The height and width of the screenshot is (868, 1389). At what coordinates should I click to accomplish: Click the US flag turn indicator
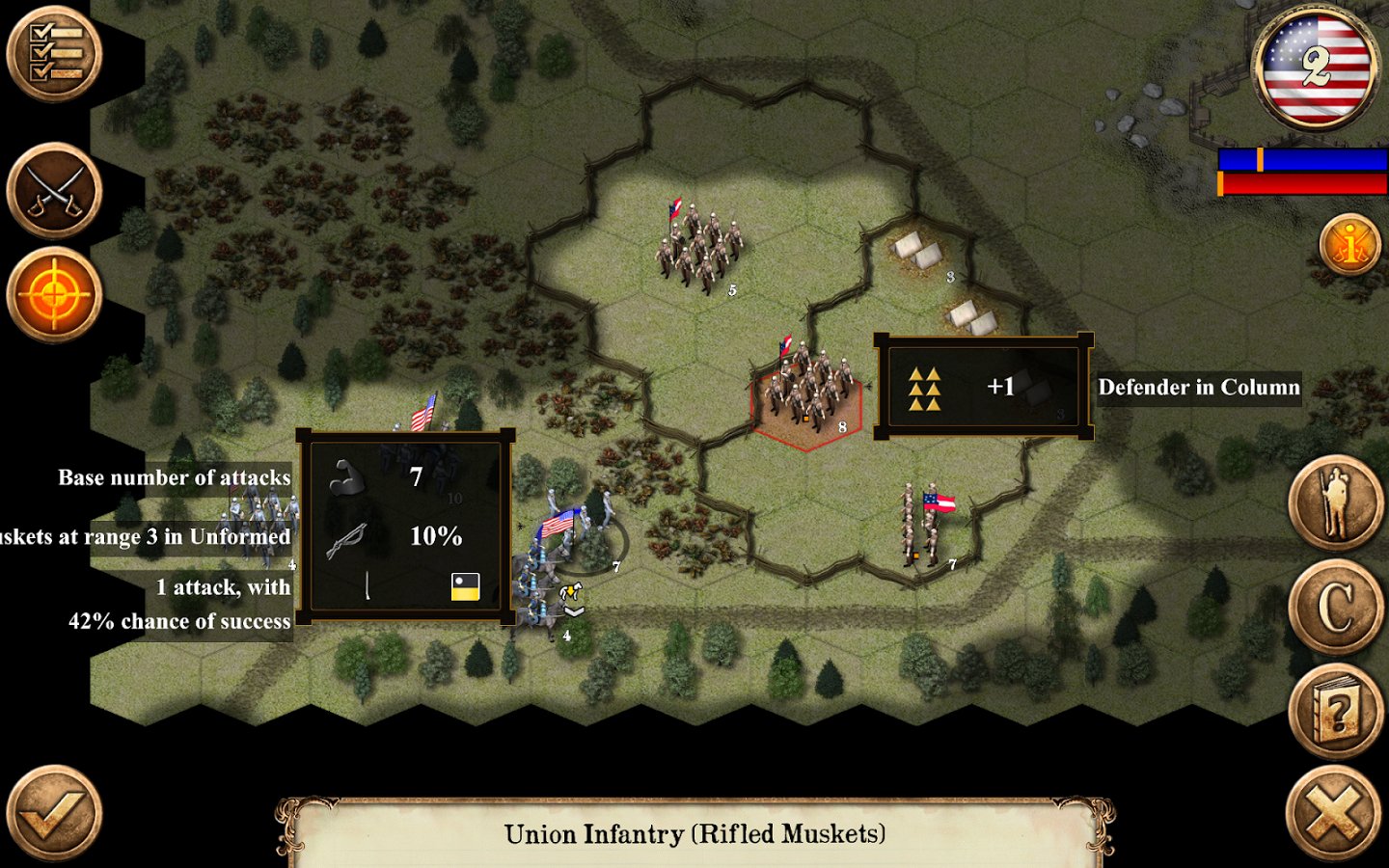[x=1316, y=68]
